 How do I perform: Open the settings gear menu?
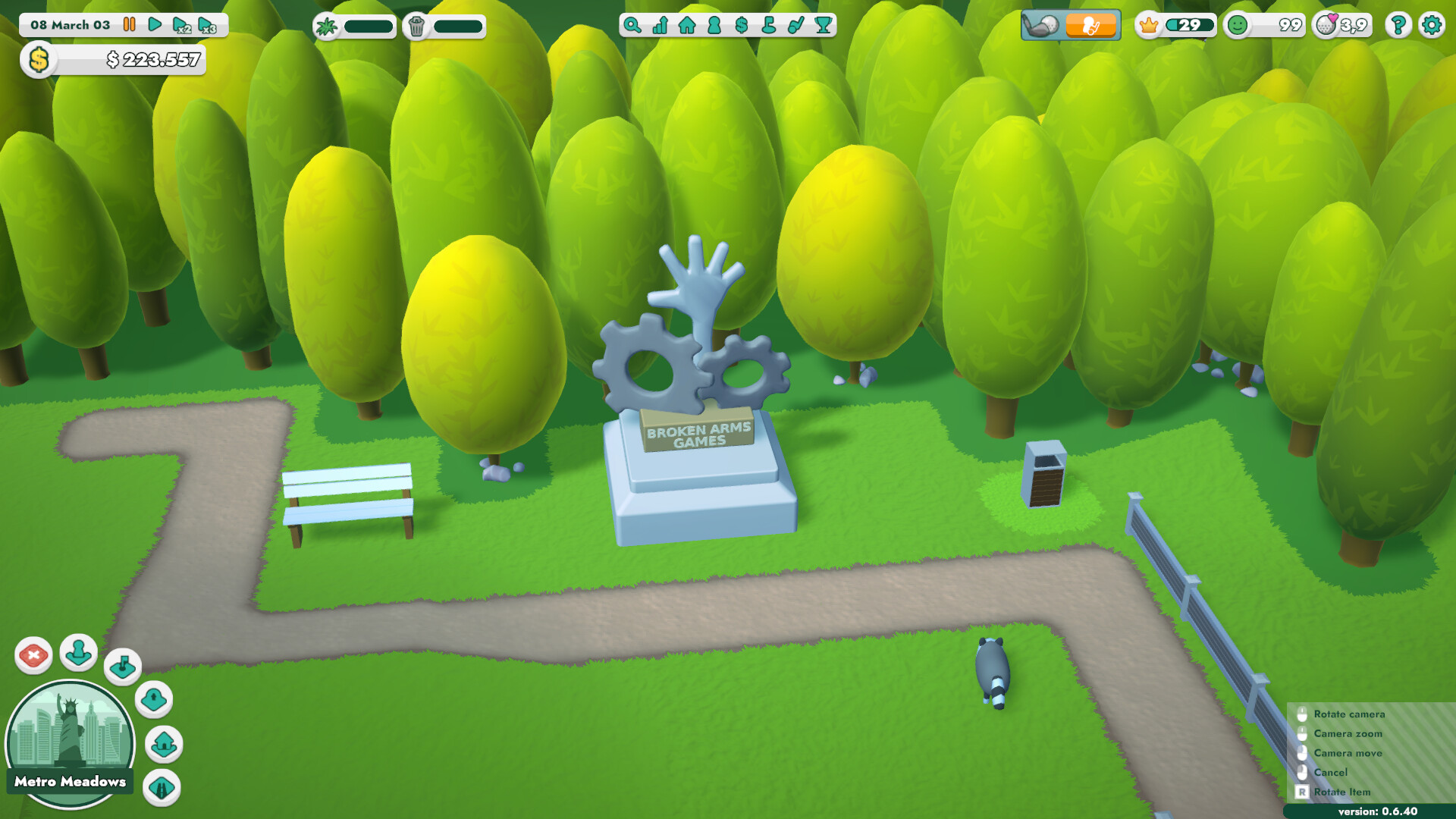pos(1432,25)
